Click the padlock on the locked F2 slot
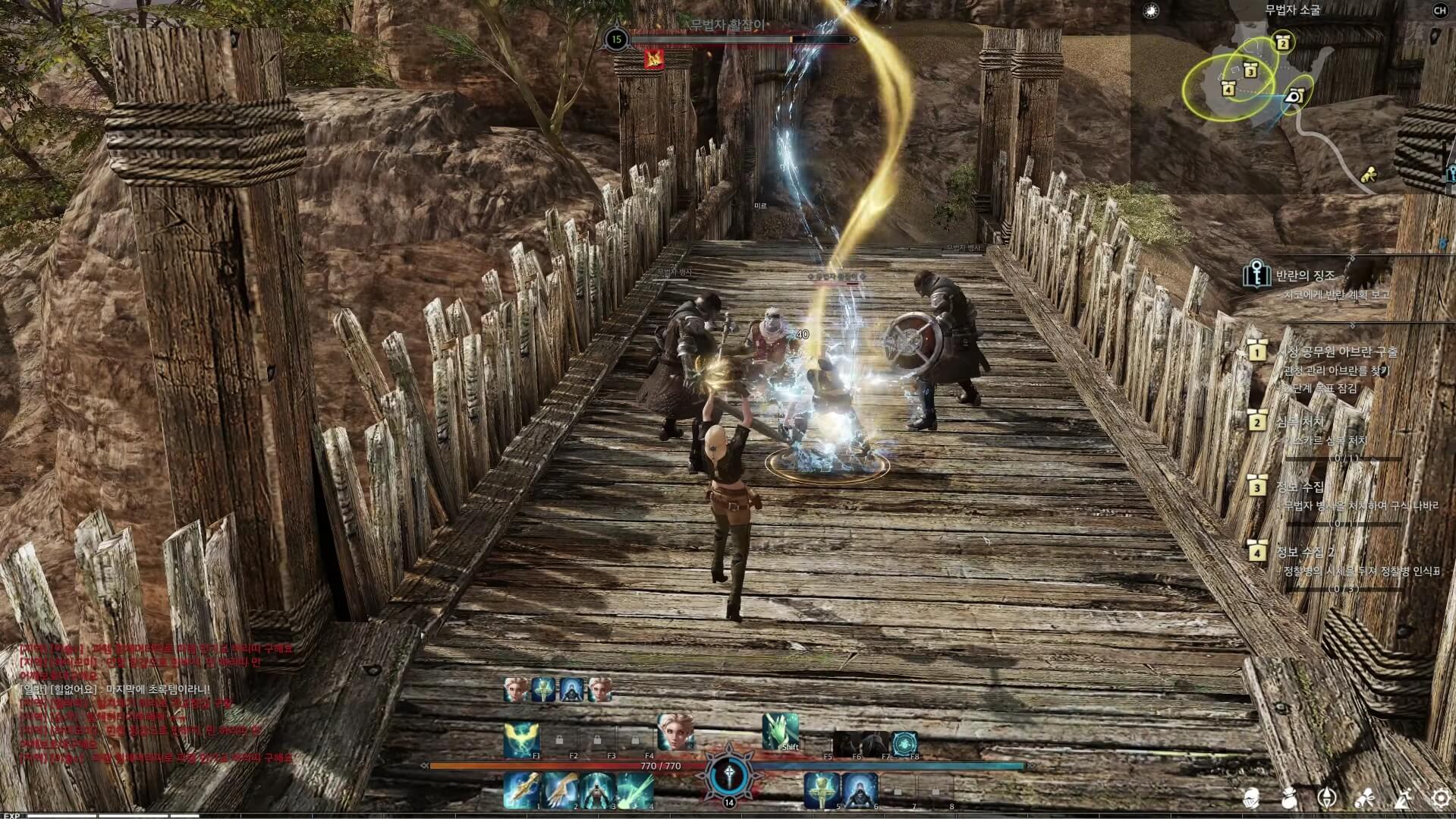The width and height of the screenshot is (1456, 819). point(559,741)
